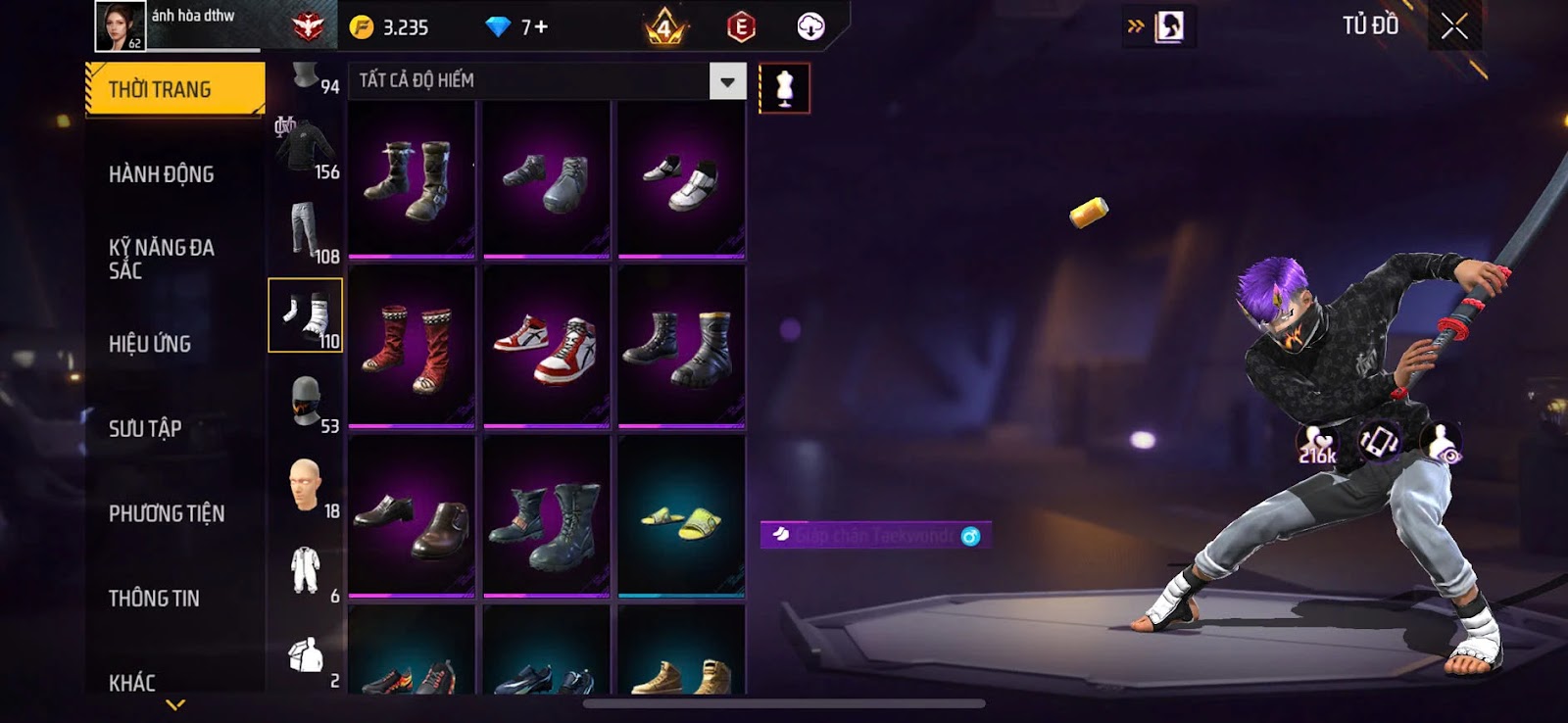Switch to Kỹ Năng Đa Sắc

(x=162, y=259)
